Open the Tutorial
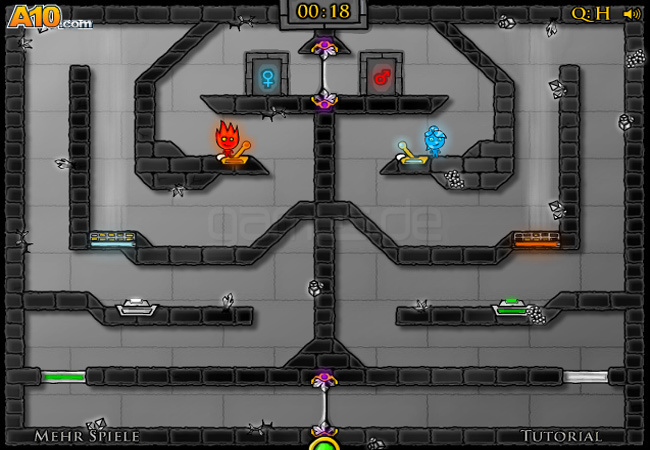Screen dimensions: 650x450 coord(560,436)
